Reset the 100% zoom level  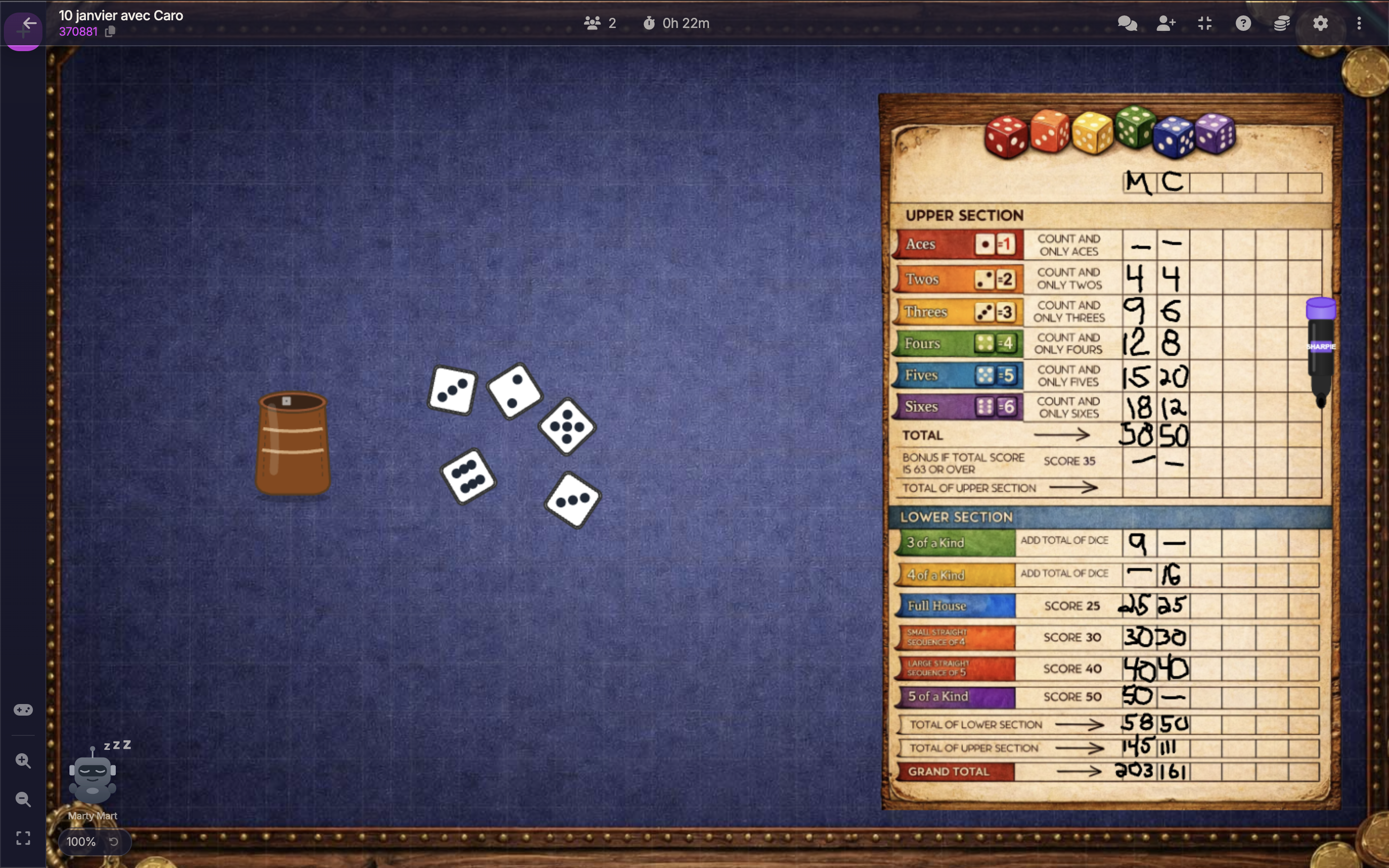coord(114,842)
